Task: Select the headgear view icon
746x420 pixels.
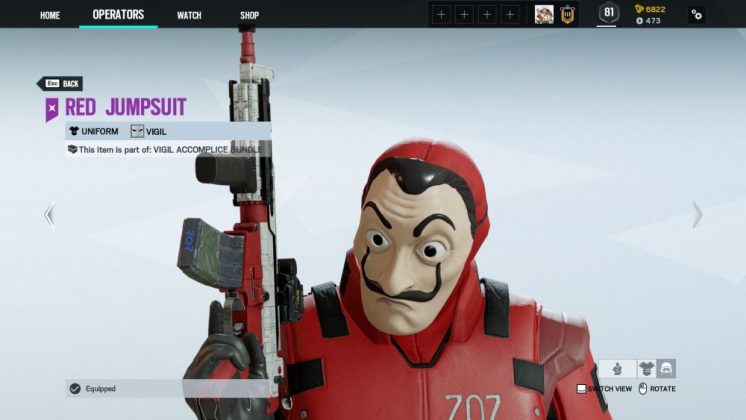Action: point(665,369)
